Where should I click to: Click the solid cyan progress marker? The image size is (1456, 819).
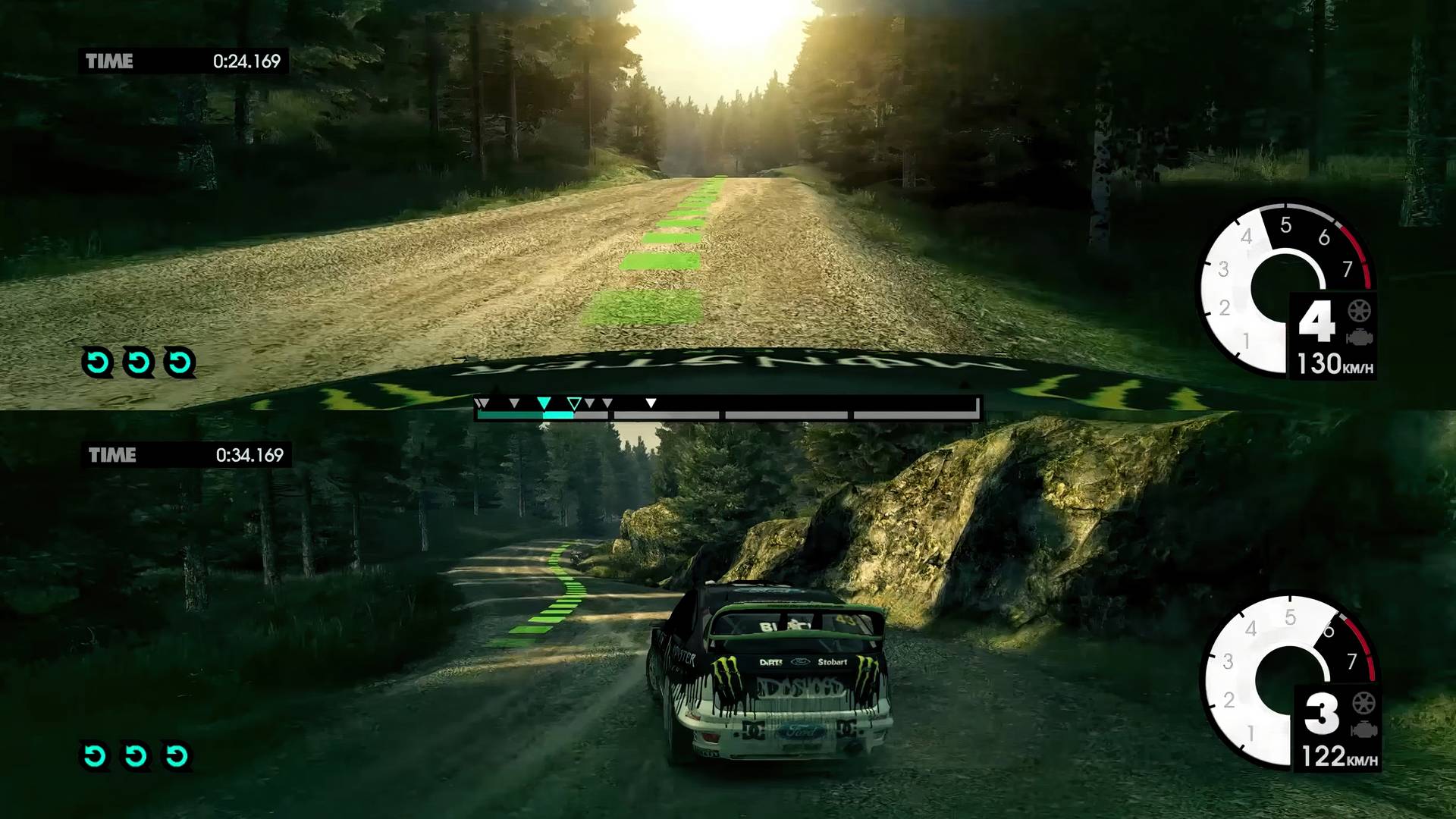click(544, 403)
